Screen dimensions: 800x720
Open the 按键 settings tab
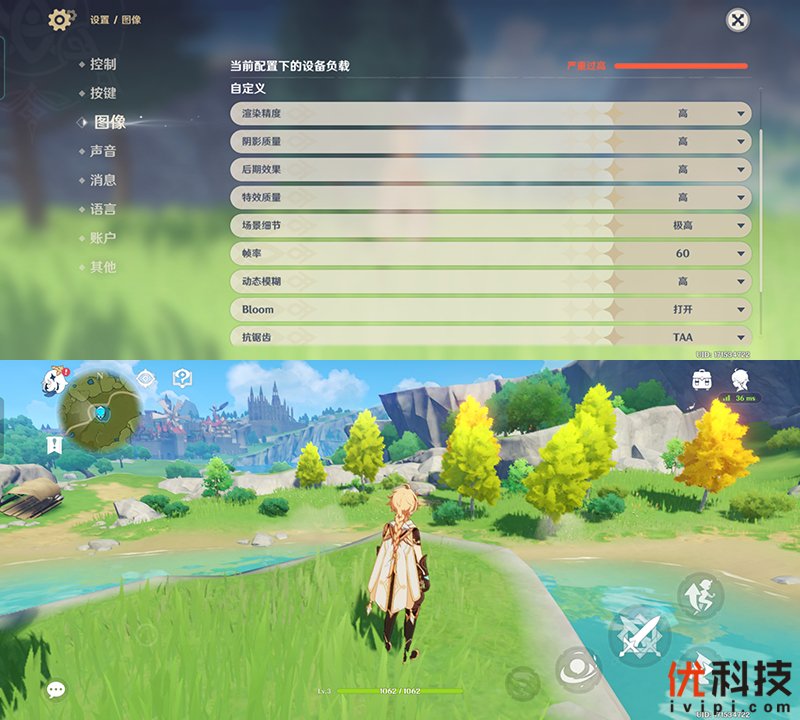pyautogui.click(x=103, y=93)
